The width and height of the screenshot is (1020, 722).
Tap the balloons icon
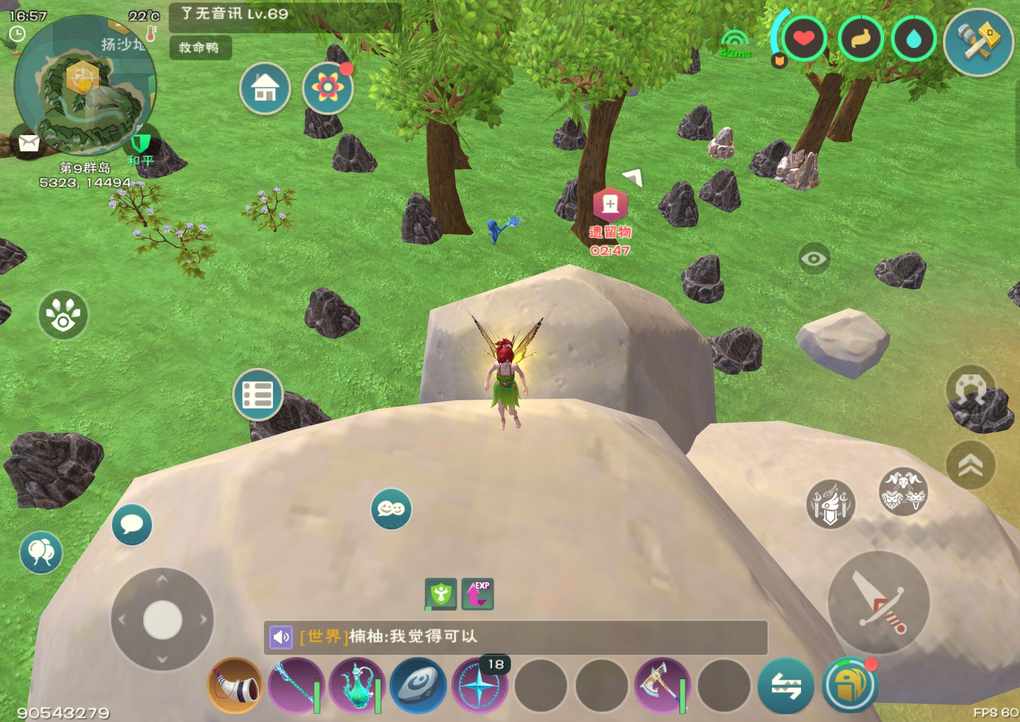point(41,552)
